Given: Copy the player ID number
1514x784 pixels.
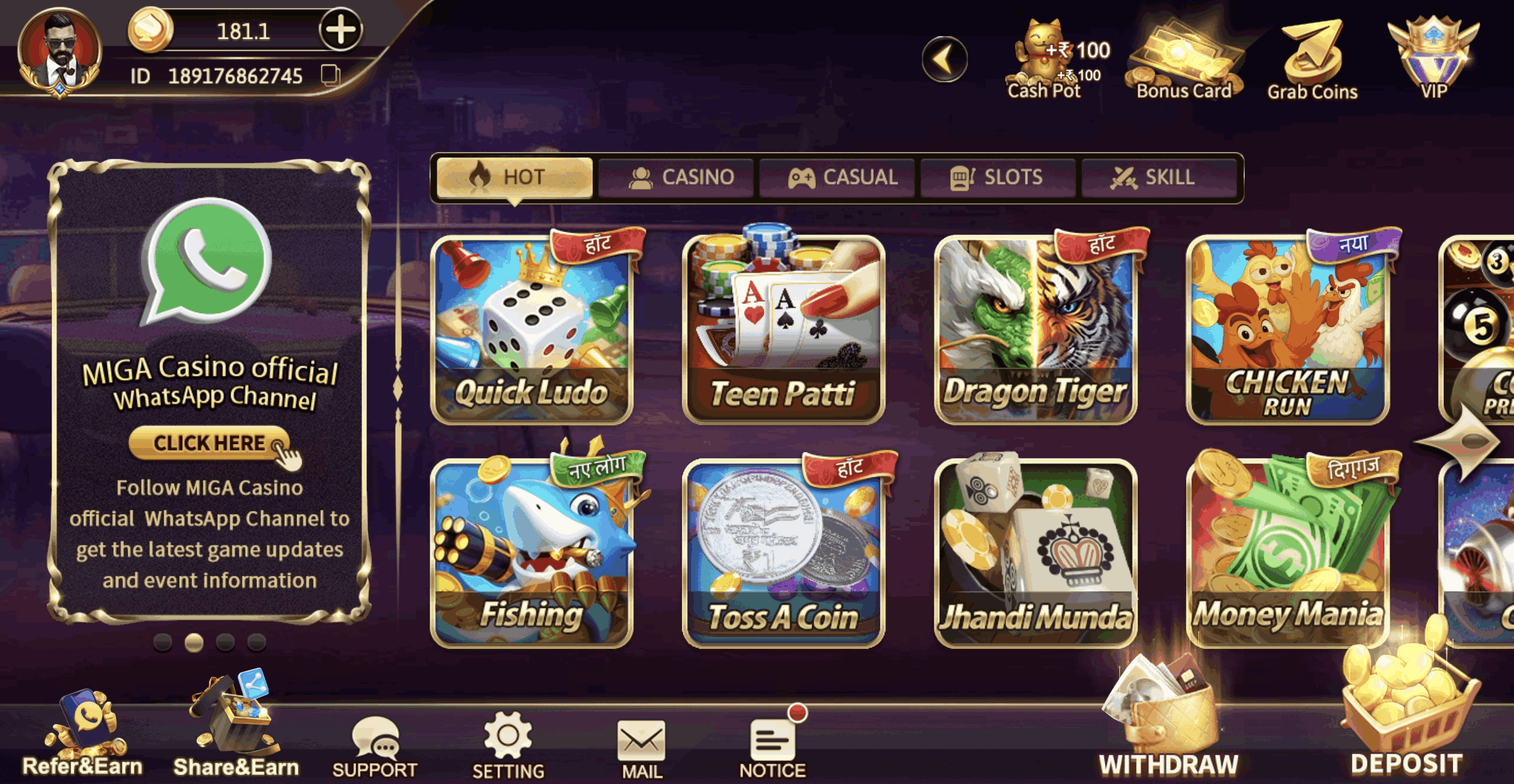Looking at the screenshot, I should pyautogui.click(x=330, y=76).
